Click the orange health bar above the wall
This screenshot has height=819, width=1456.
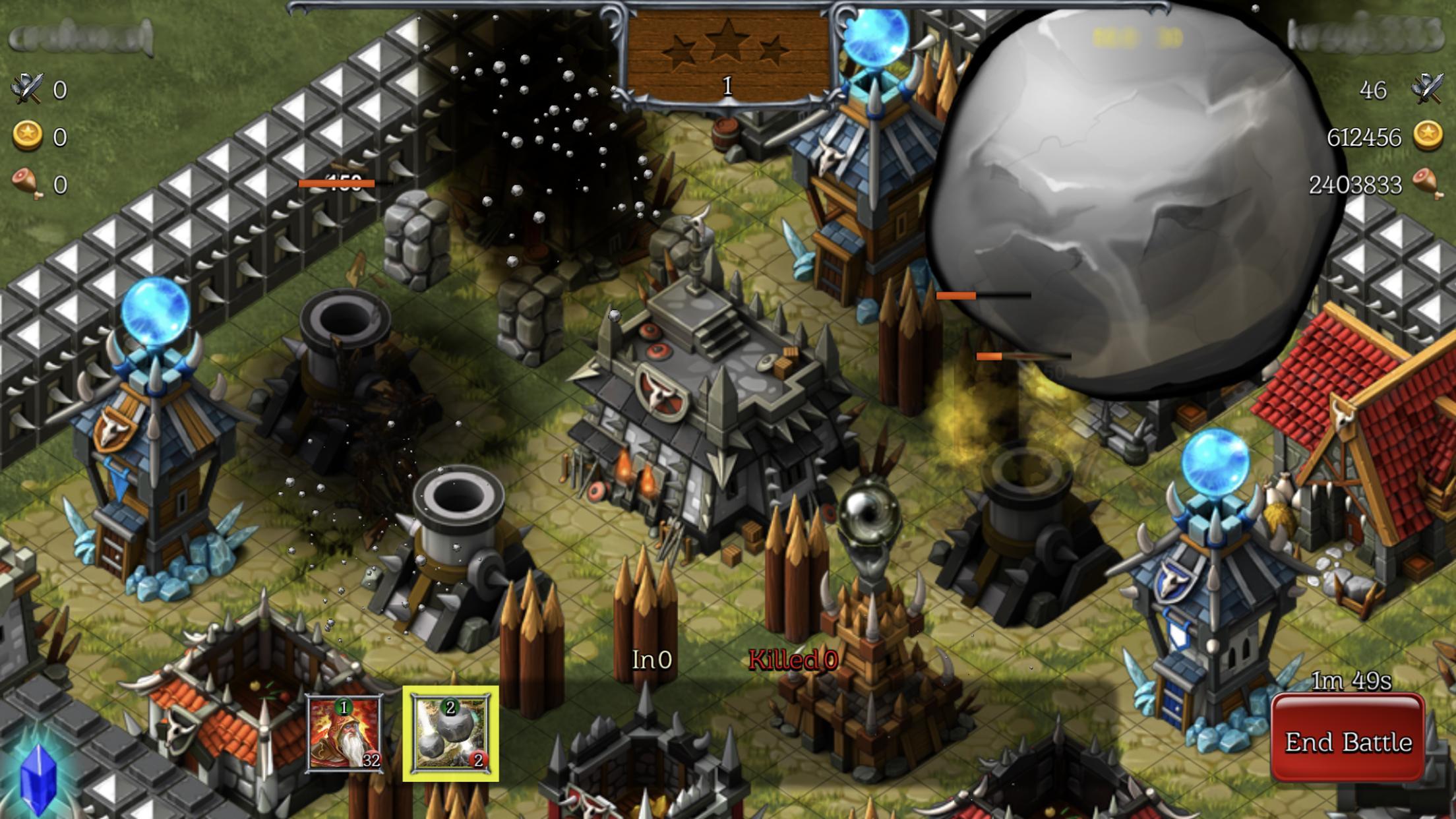pyautogui.click(x=336, y=183)
